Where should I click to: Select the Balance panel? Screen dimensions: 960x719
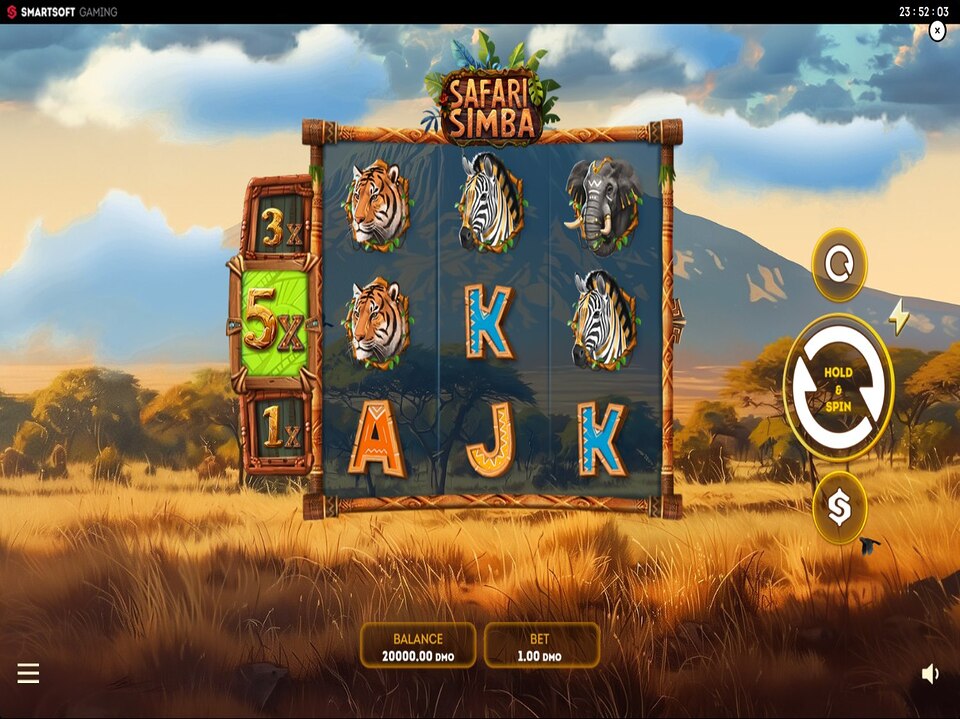click(x=418, y=645)
